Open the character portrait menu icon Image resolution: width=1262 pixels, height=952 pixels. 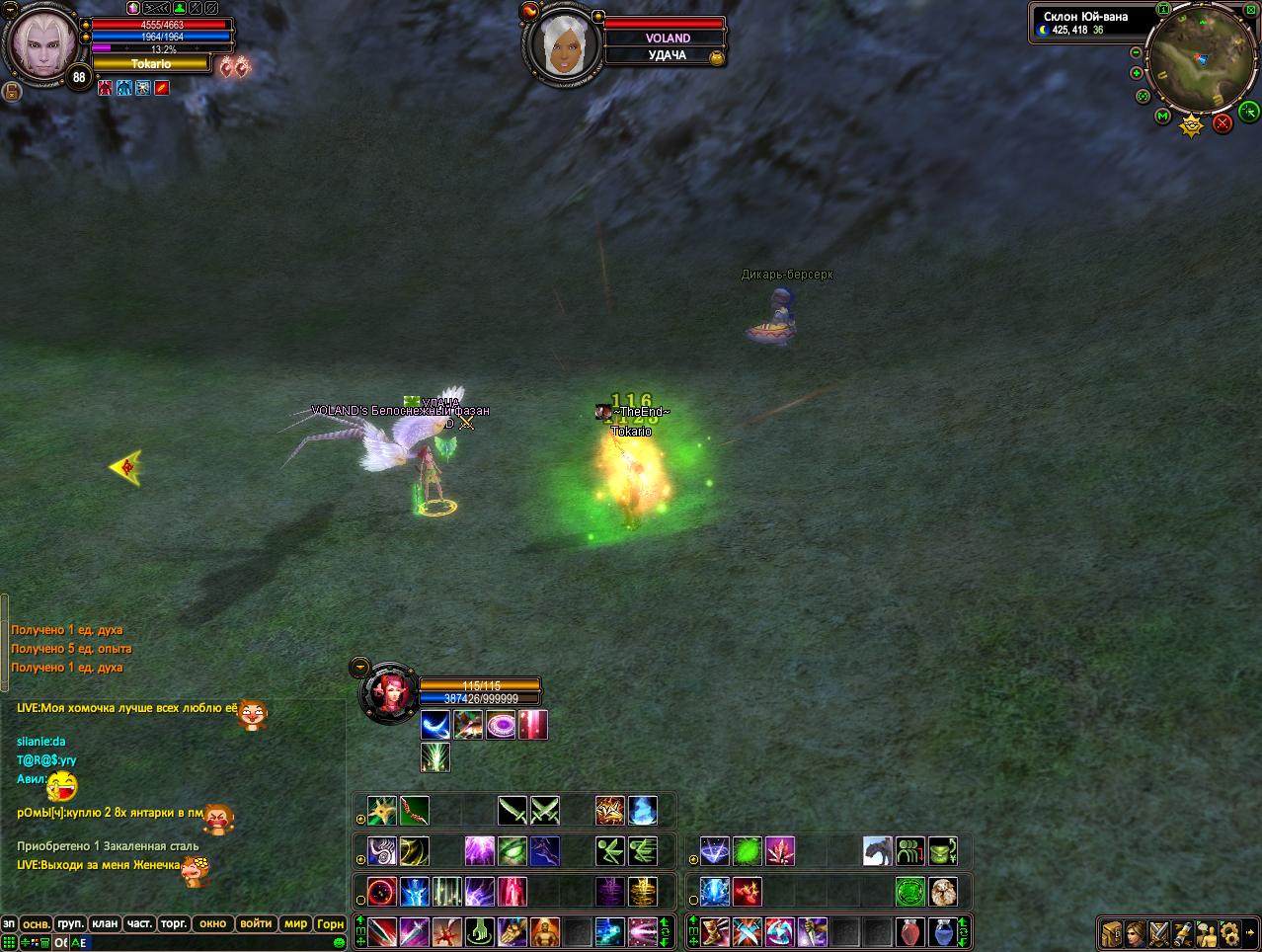pyautogui.click(x=1136, y=932)
